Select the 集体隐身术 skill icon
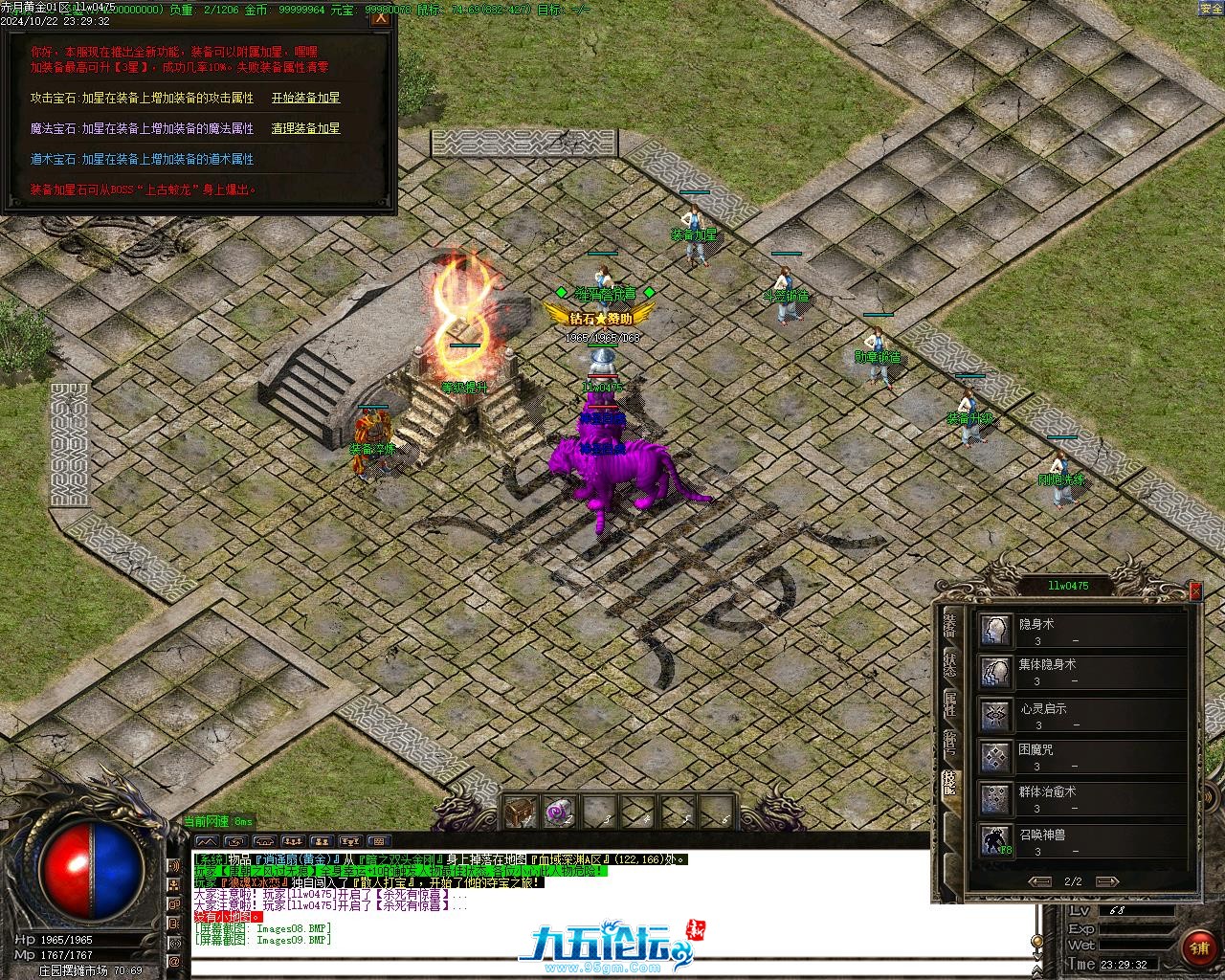 [995, 672]
